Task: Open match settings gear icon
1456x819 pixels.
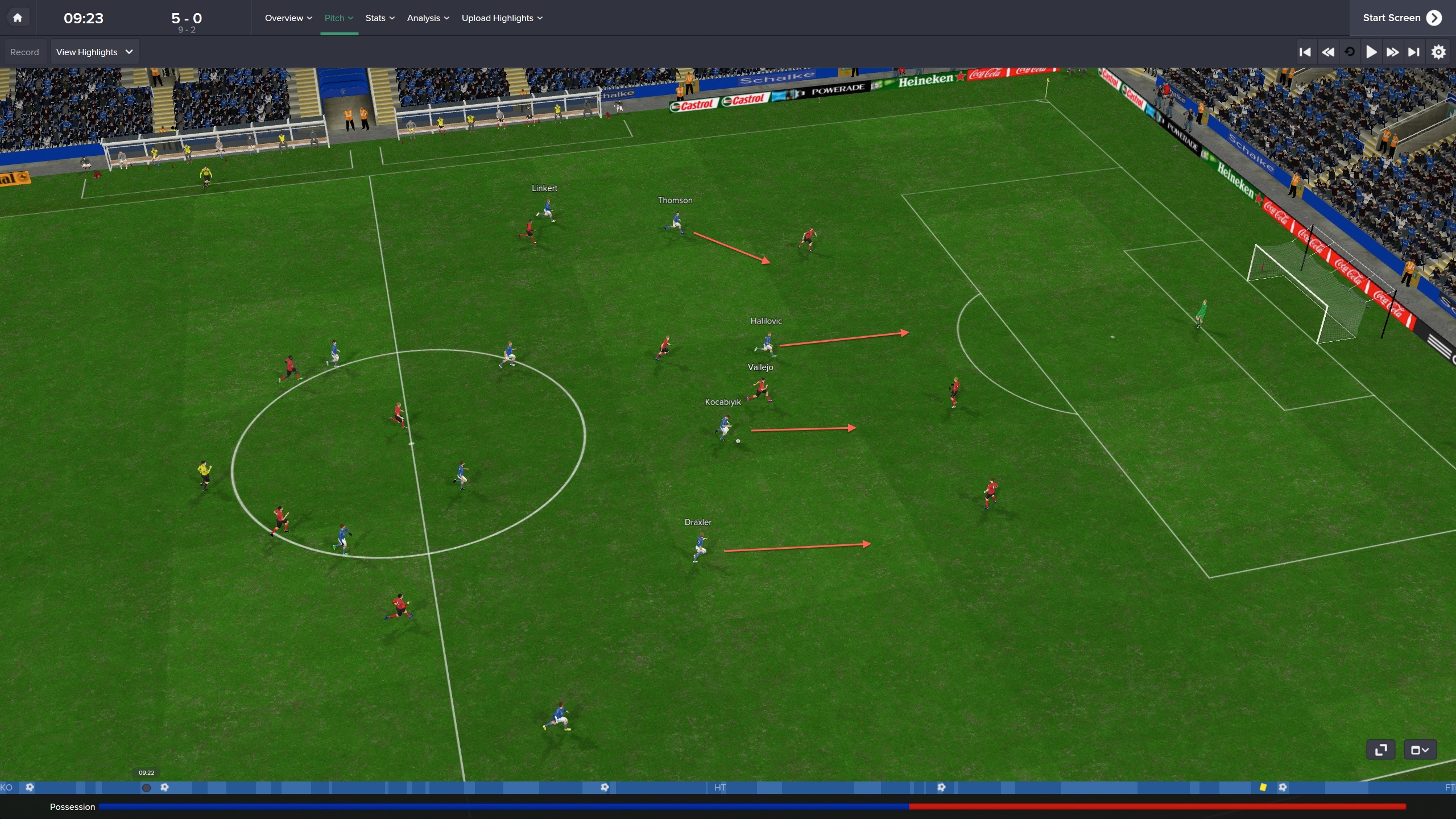Action: pyautogui.click(x=1438, y=52)
